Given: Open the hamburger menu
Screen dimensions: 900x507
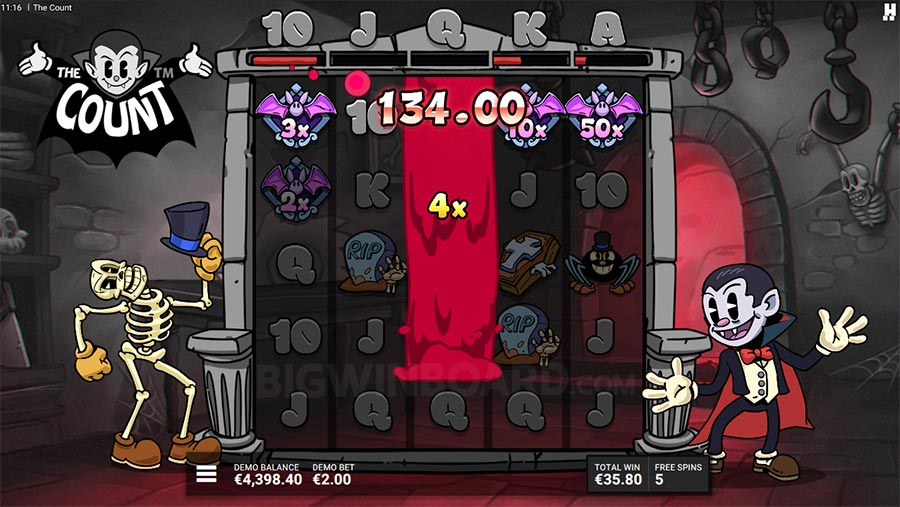Looking at the screenshot, I should [206, 474].
